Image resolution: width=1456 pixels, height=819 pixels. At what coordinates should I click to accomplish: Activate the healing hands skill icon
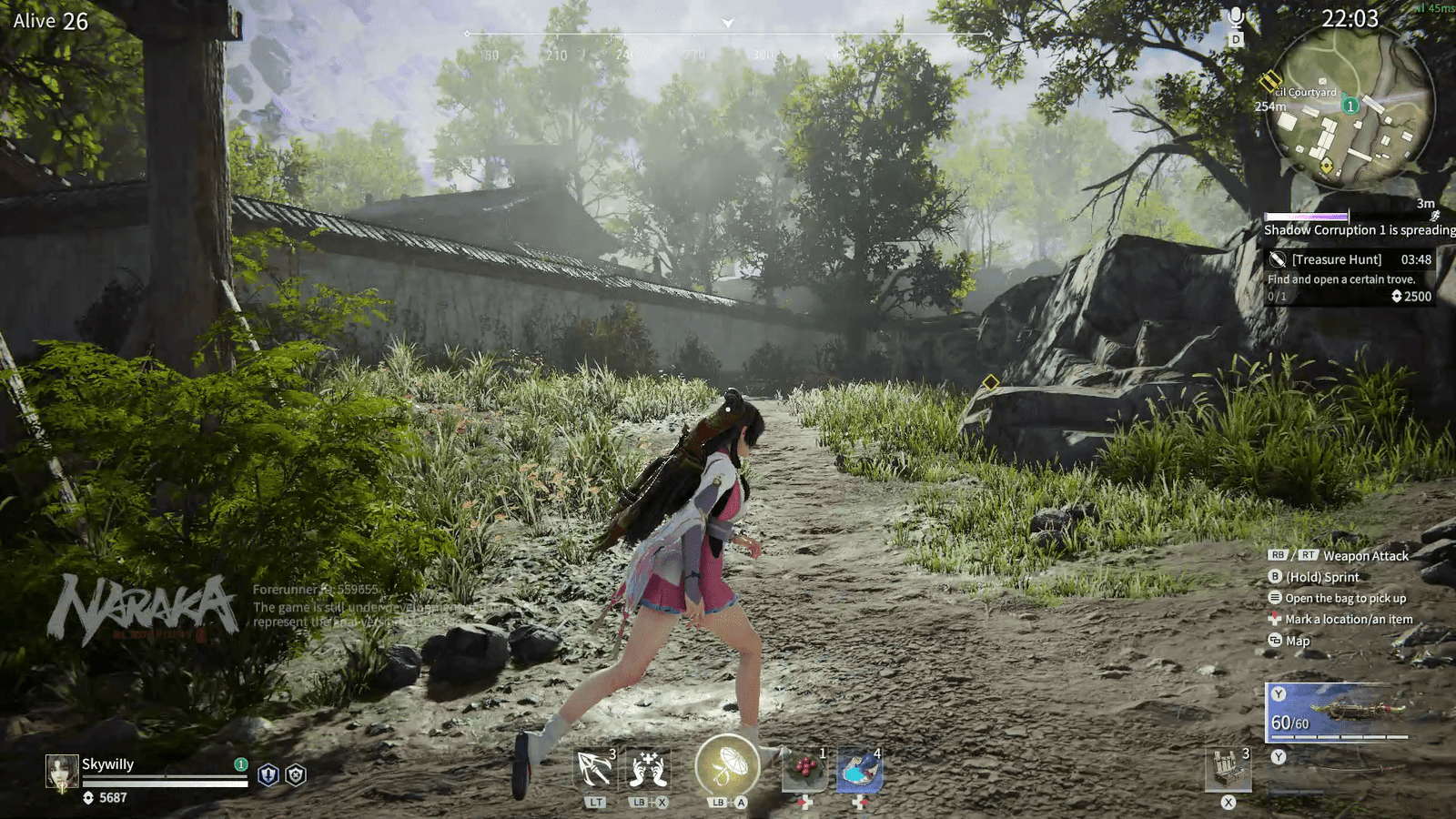tap(647, 770)
